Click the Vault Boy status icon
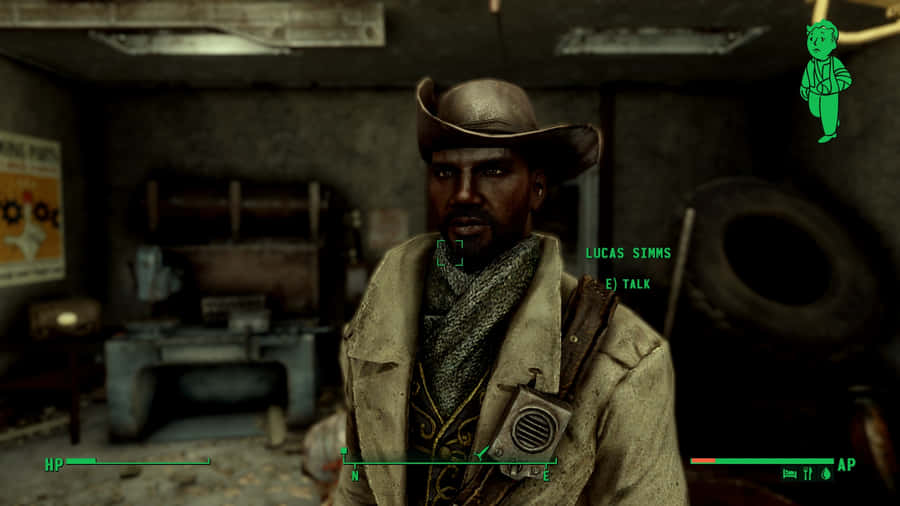Image resolution: width=900 pixels, height=506 pixels. pos(826,80)
